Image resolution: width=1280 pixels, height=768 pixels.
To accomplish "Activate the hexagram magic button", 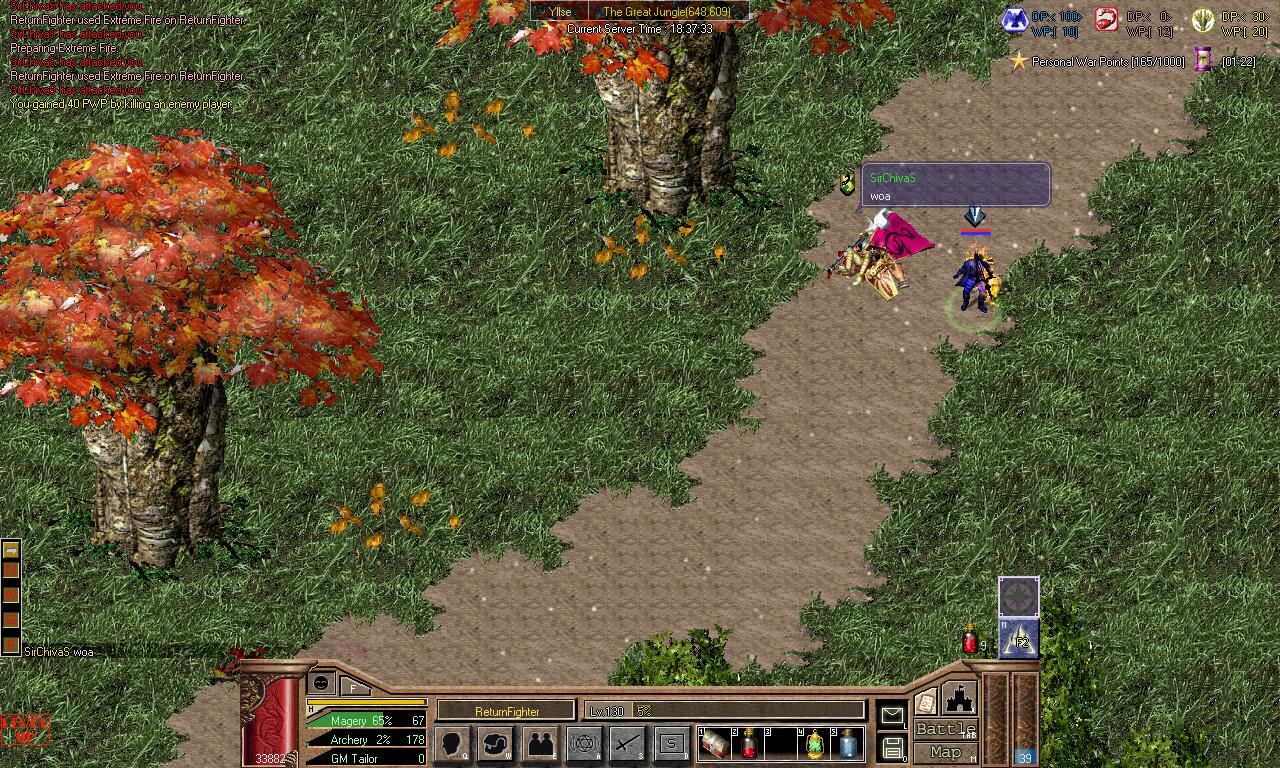I will (x=584, y=743).
